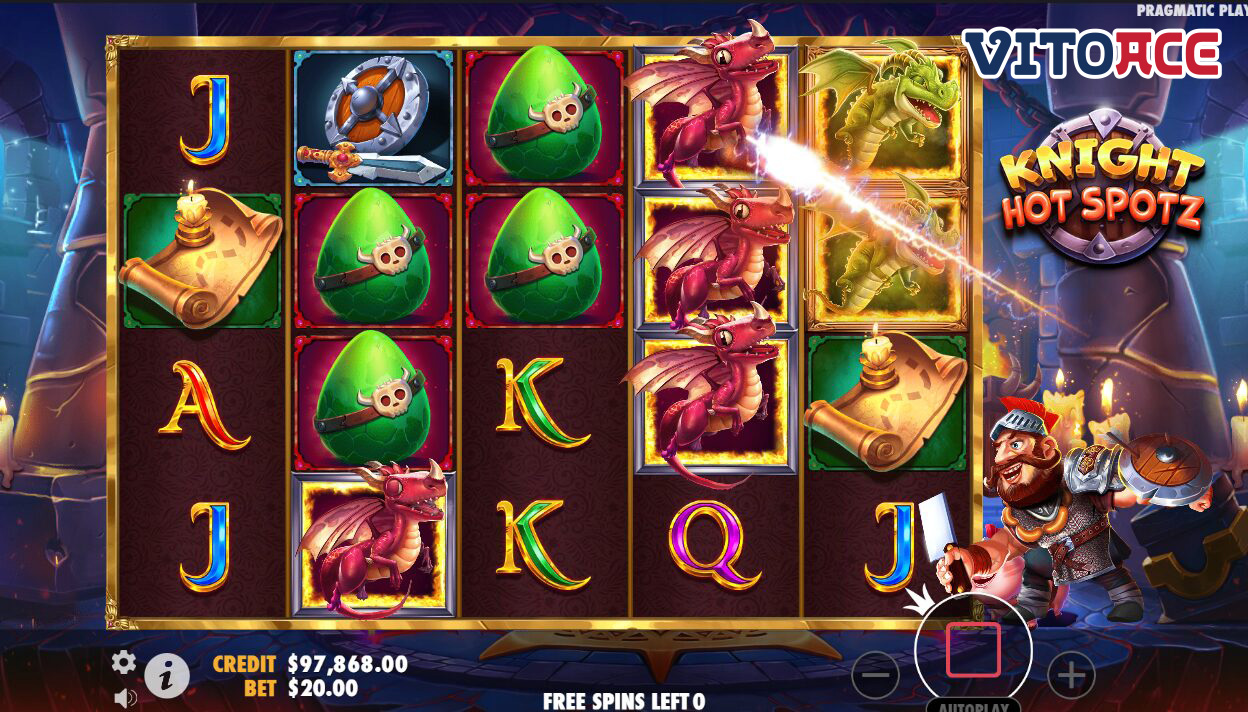
Task: Open the Autoplay options
Action: [x=973, y=704]
